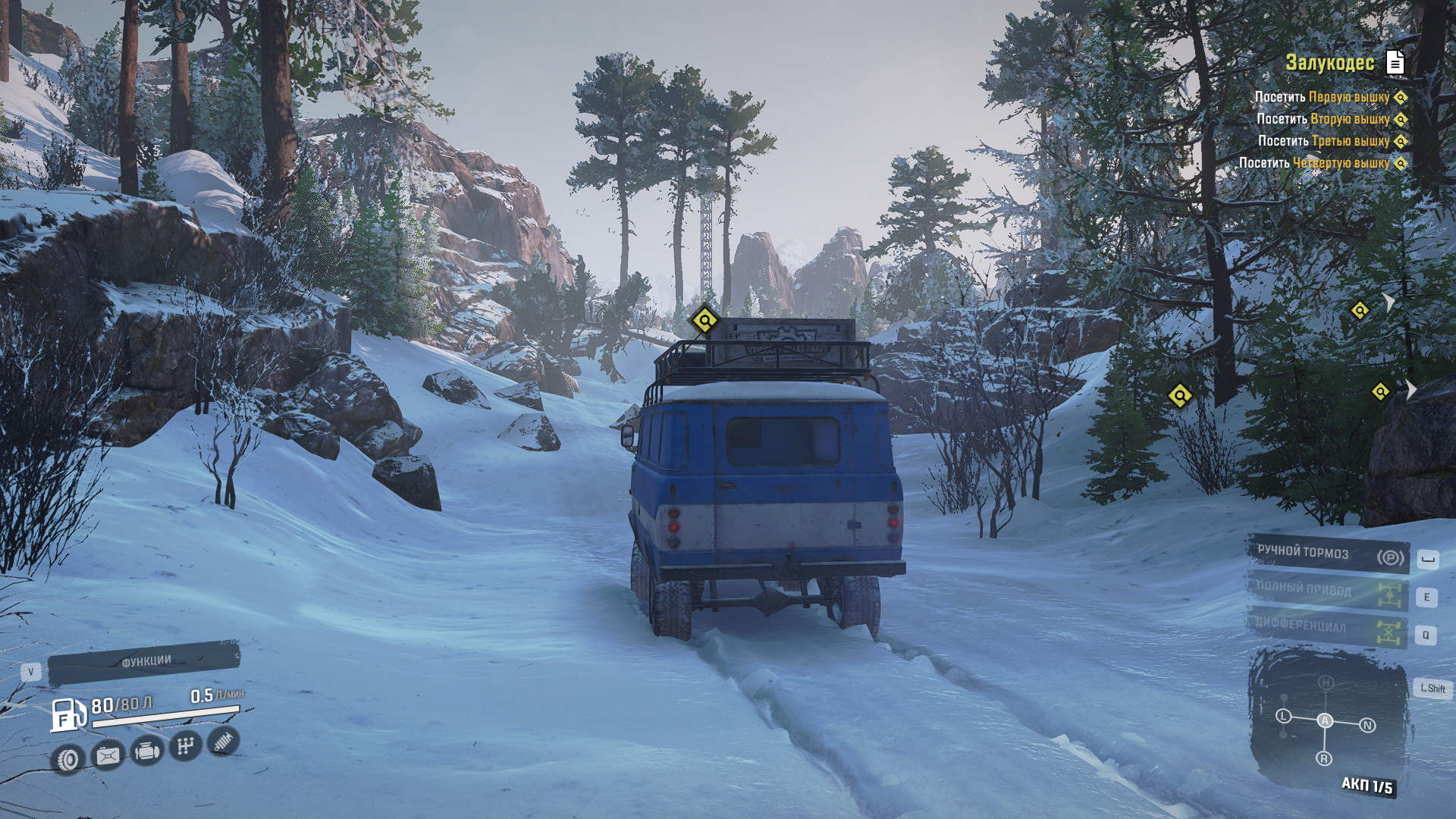The height and width of the screenshot is (819, 1456).
Task: Toggle the Дифференциал lock
Action: click(1328, 629)
